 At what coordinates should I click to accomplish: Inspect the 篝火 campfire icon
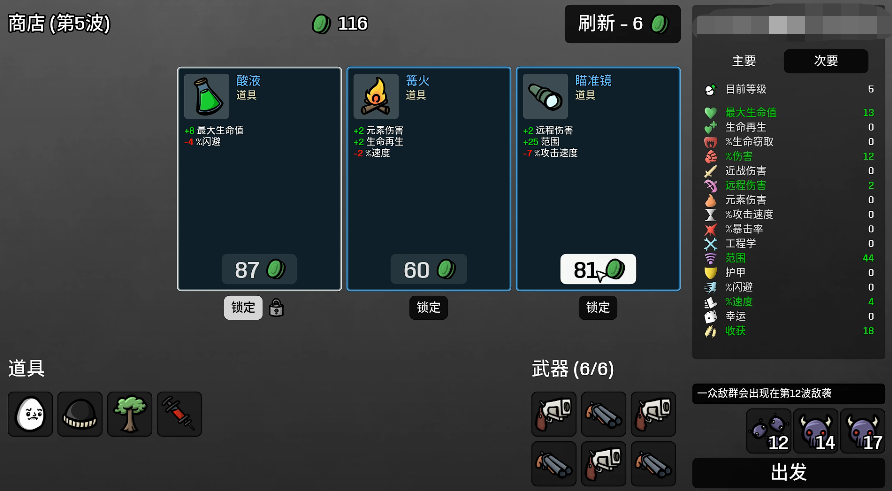point(376,96)
